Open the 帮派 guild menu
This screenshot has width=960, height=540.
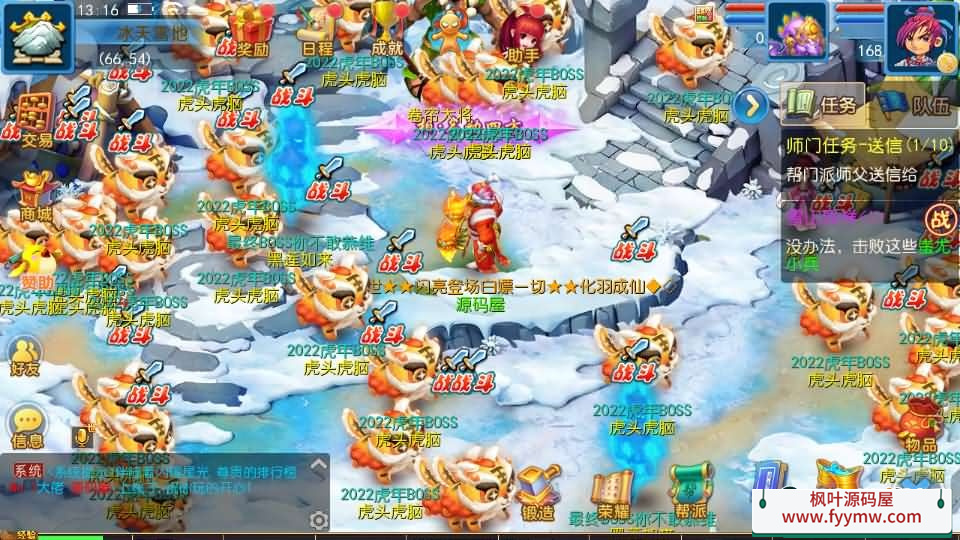690,490
